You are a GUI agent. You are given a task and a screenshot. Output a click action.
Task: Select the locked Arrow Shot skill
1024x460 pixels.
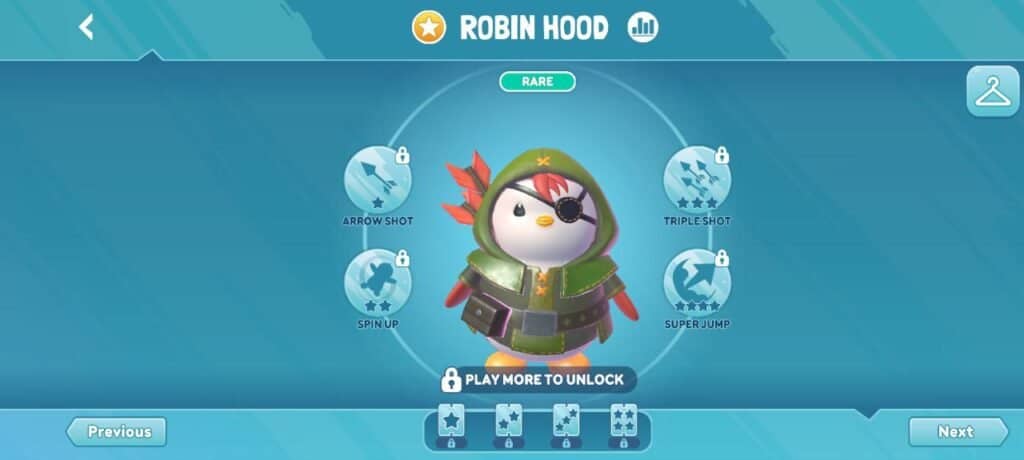point(377,180)
